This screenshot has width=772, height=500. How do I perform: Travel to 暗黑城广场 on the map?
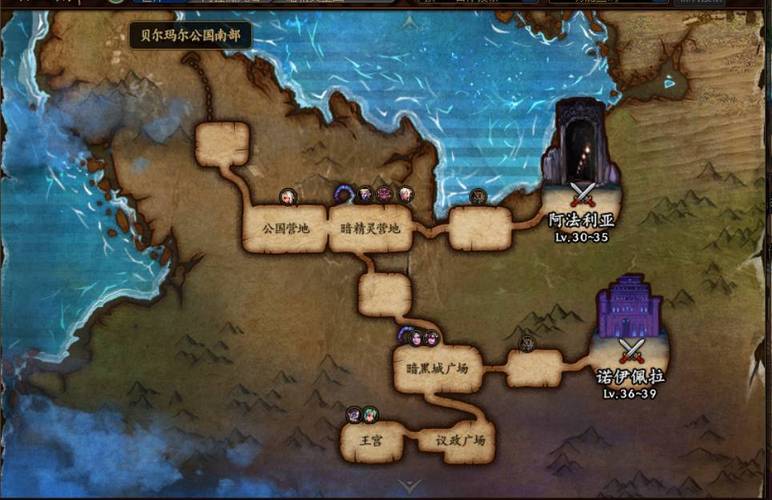(438, 369)
